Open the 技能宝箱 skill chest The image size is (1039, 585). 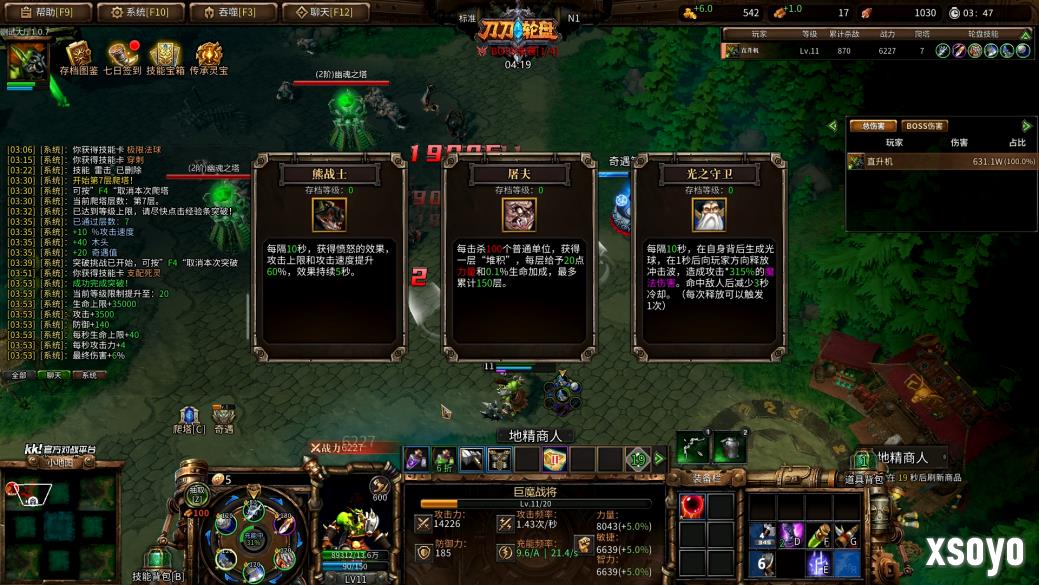pyautogui.click(x=166, y=59)
